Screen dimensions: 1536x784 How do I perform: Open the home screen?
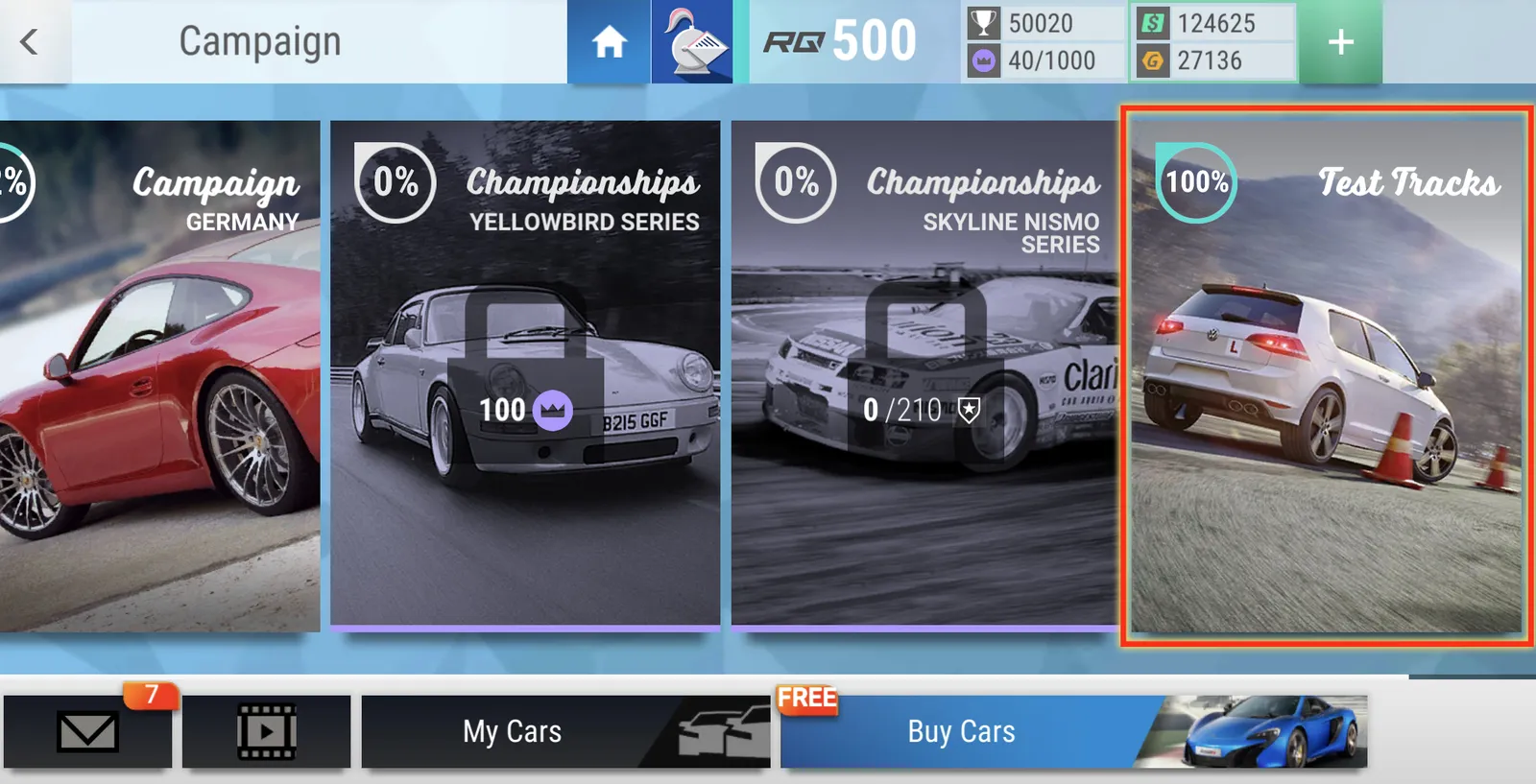click(609, 42)
